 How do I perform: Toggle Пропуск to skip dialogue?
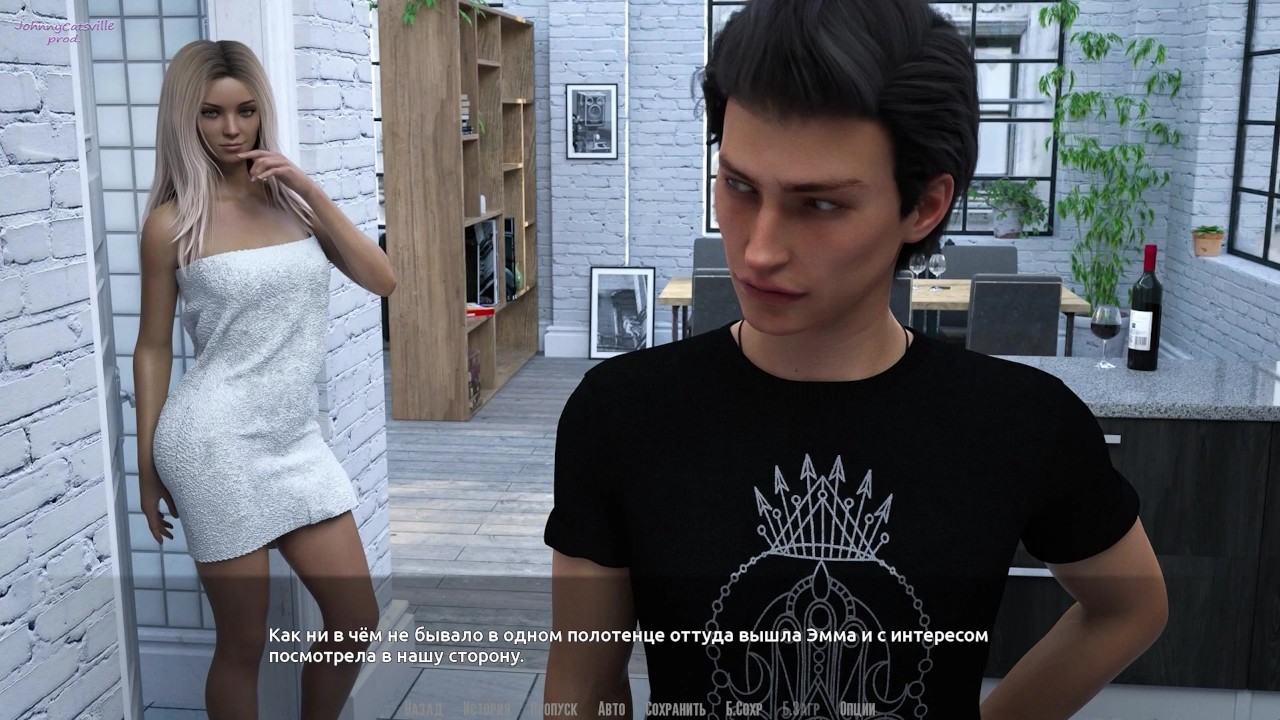point(553,709)
